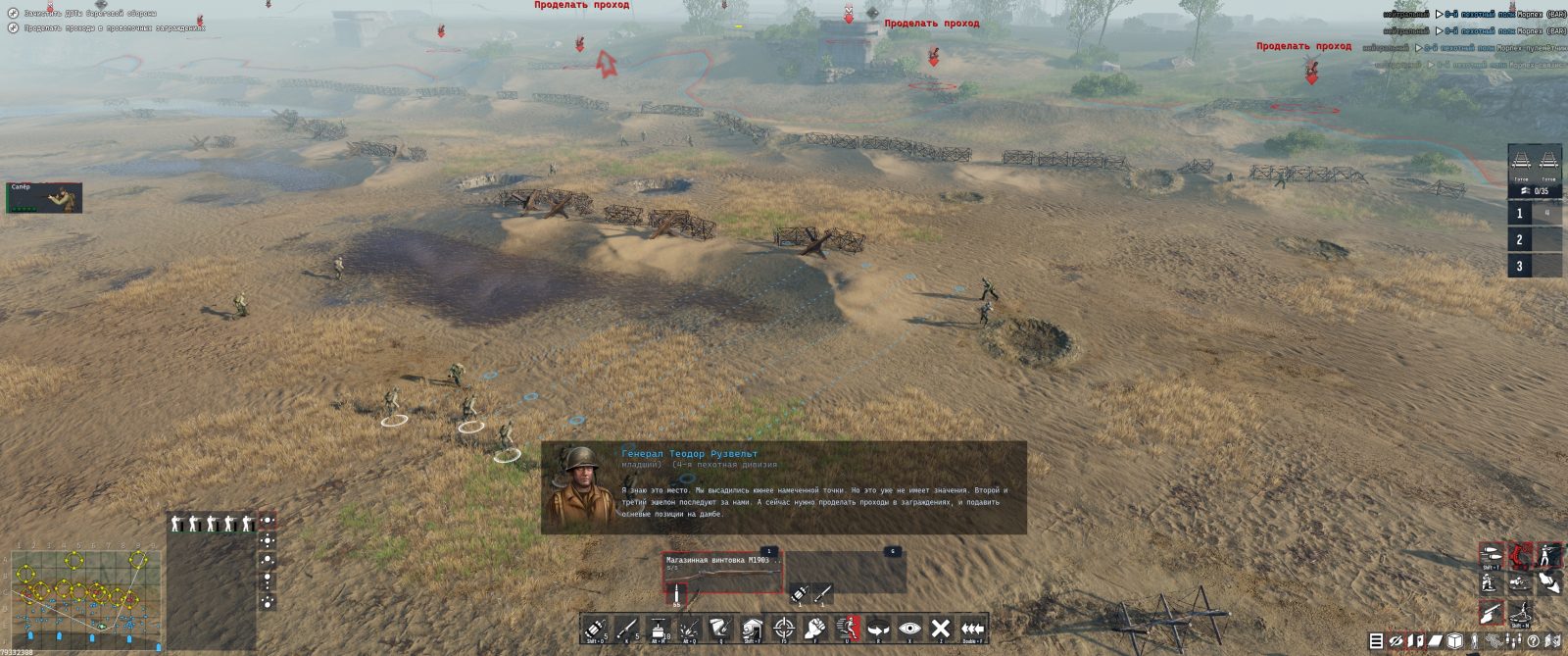Activate the crosshair aim action
This screenshot has width=1568, height=656.
point(783,629)
